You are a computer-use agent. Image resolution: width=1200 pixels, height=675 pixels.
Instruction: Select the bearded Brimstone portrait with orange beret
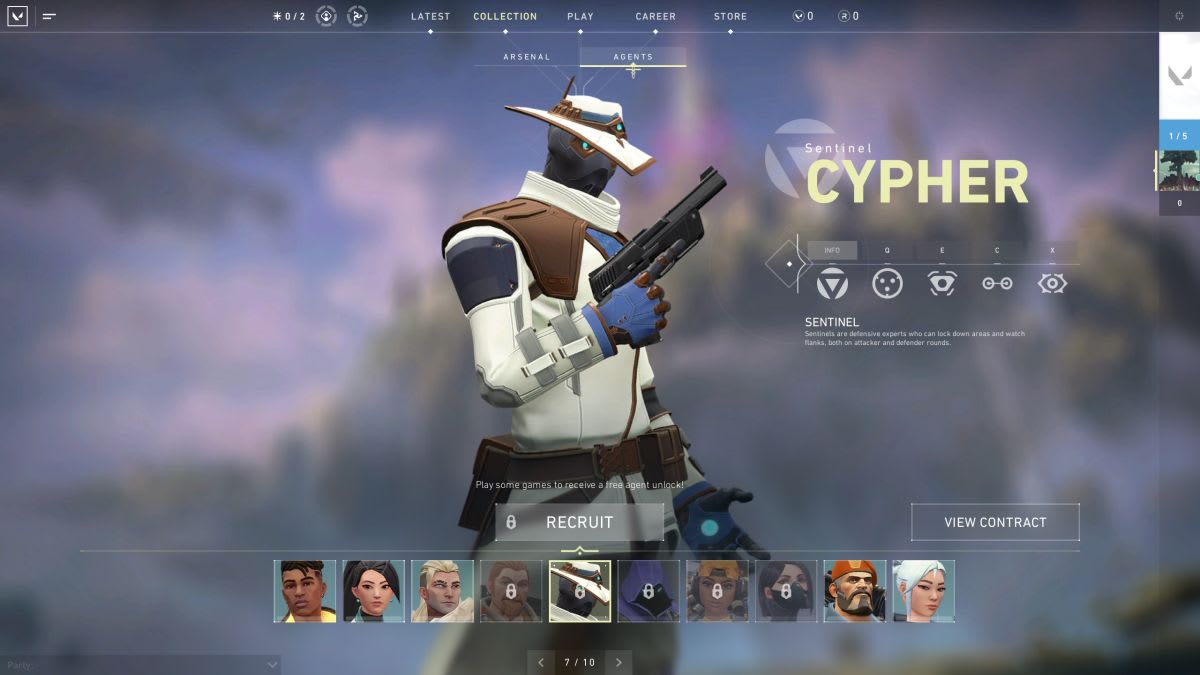pyautogui.click(x=855, y=591)
